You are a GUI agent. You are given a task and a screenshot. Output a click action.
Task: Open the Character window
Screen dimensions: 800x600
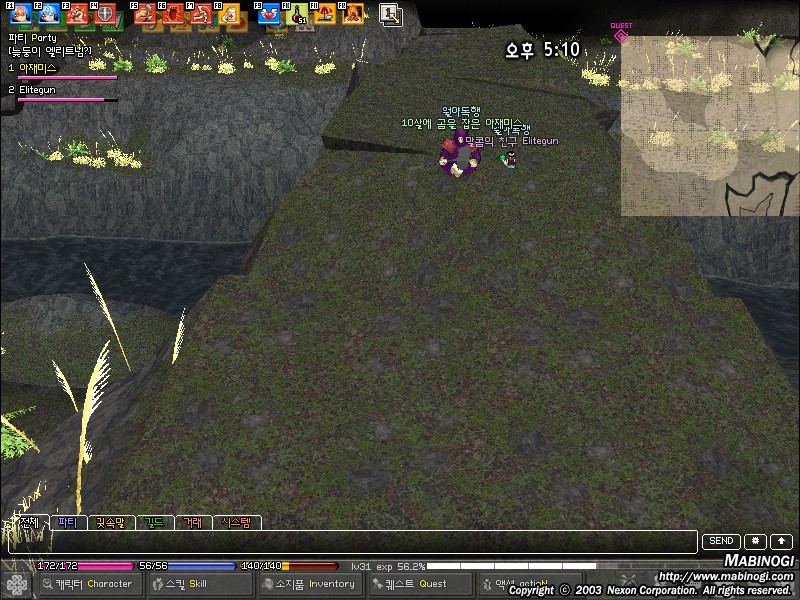pos(90,584)
